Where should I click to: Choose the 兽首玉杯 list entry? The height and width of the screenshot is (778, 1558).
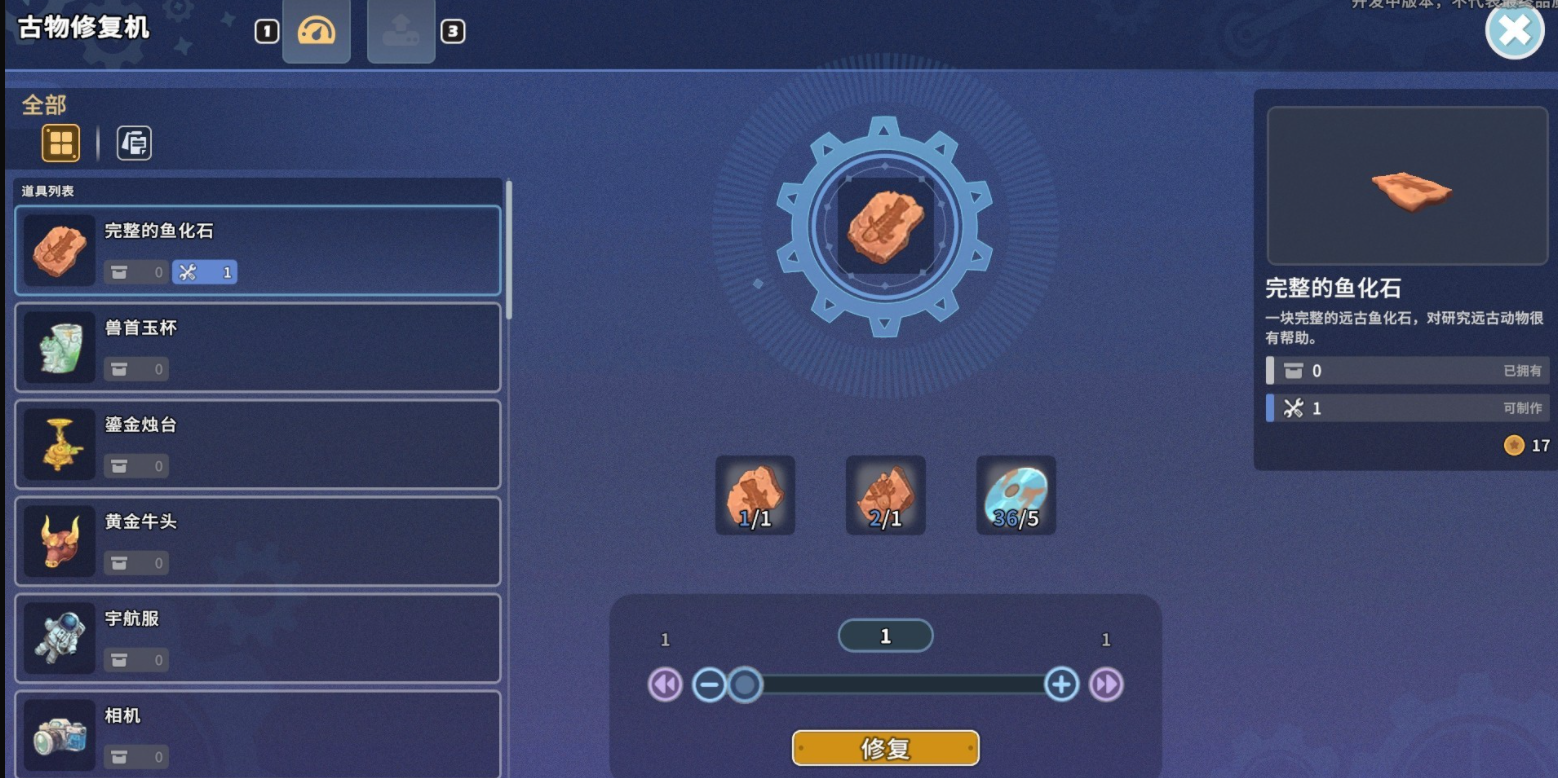pyautogui.click(x=258, y=347)
